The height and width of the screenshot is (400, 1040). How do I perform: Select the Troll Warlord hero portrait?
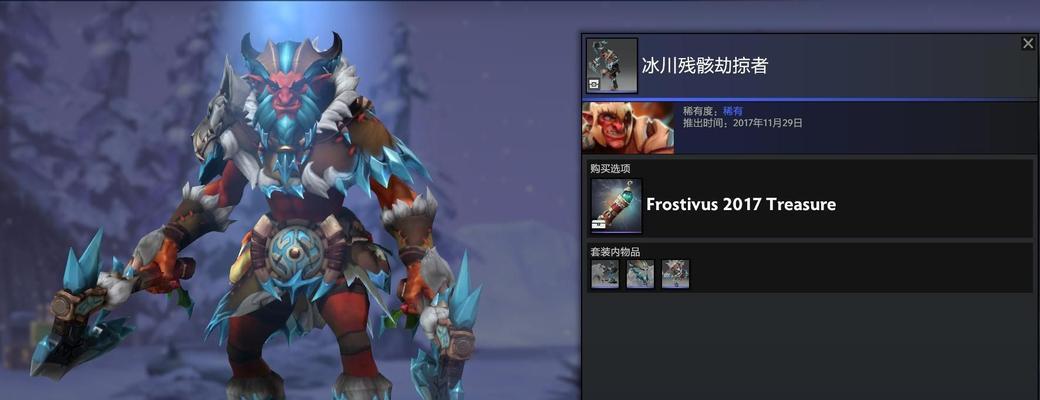(x=628, y=128)
